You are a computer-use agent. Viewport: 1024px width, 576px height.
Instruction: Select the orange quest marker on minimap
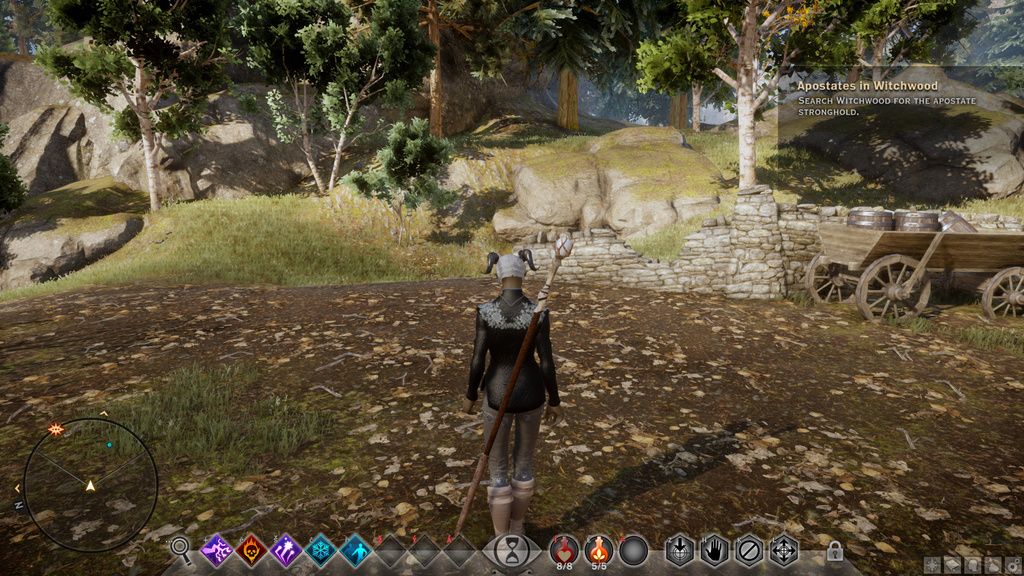[x=56, y=429]
